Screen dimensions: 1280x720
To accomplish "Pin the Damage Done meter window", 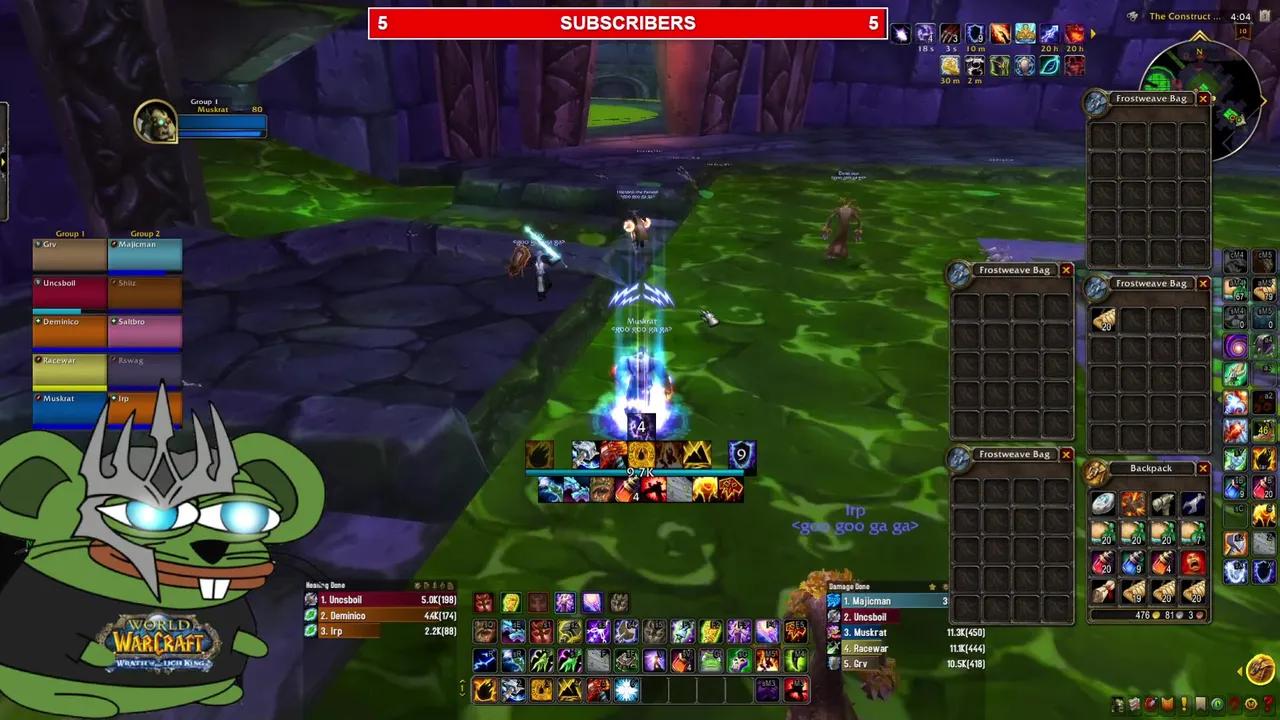I will [x=933, y=586].
